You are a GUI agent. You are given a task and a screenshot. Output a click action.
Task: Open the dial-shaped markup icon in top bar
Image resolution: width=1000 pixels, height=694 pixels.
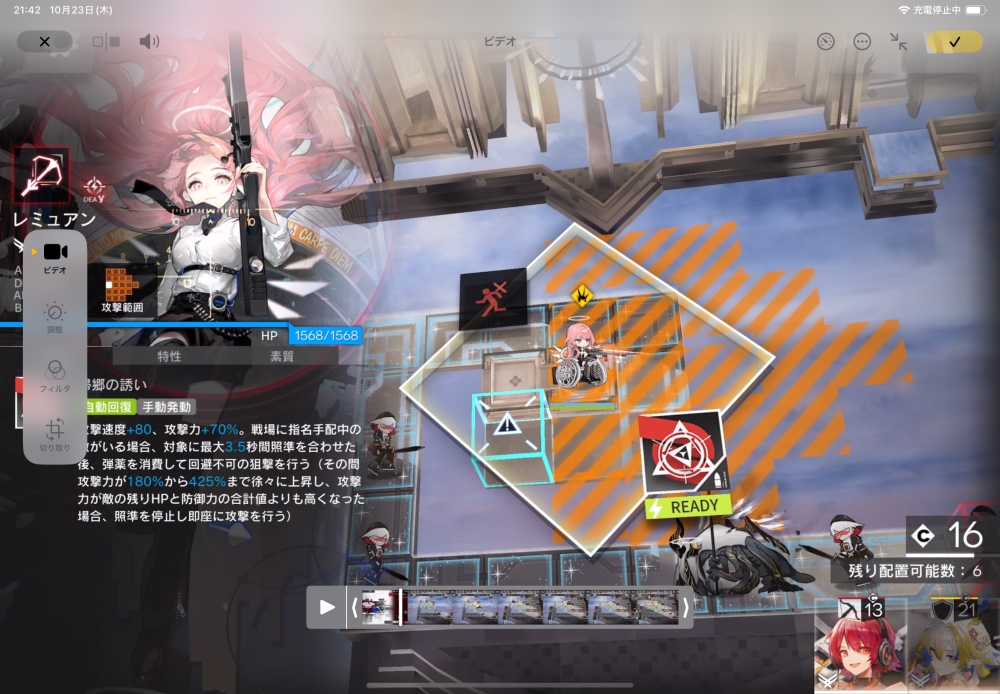tap(825, 42)
